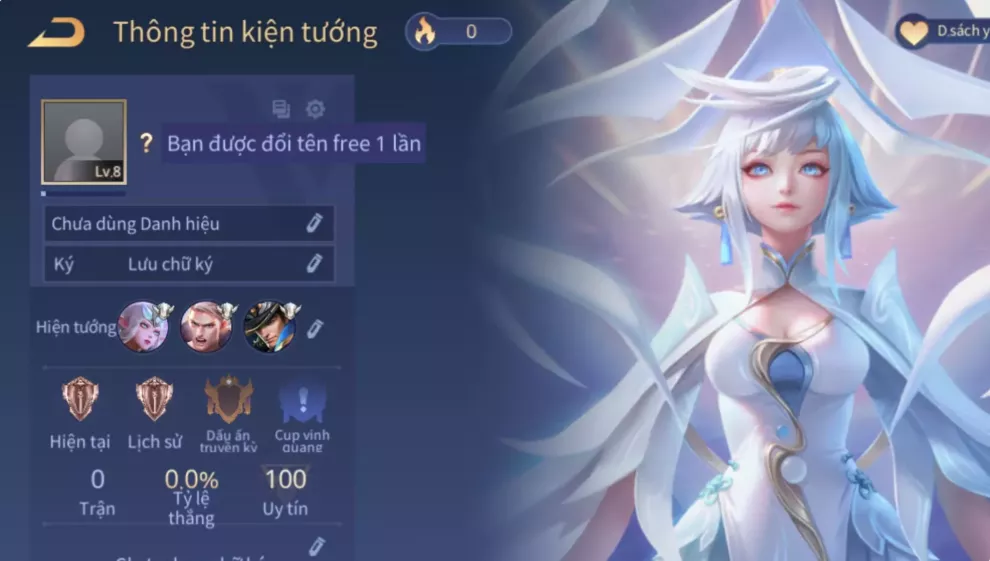
Task: Select the white-haired female hero portrait
Action: click(x=144, y=327)
